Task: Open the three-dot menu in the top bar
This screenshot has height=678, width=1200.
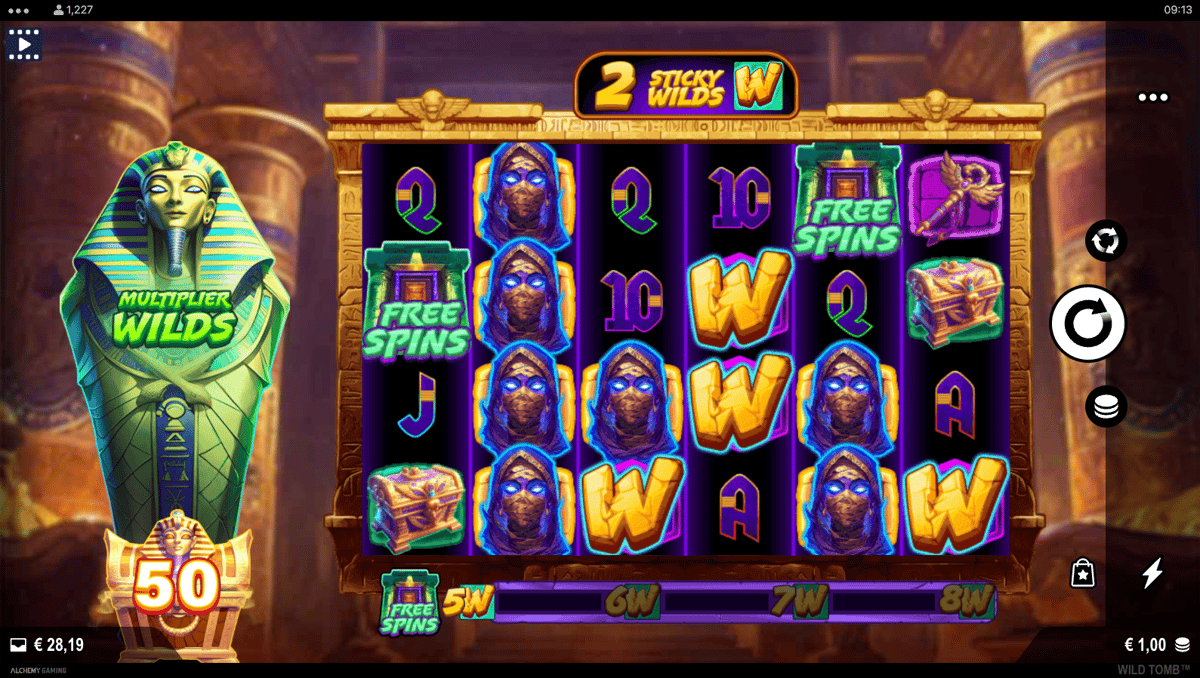Action: tap(19, 9)
